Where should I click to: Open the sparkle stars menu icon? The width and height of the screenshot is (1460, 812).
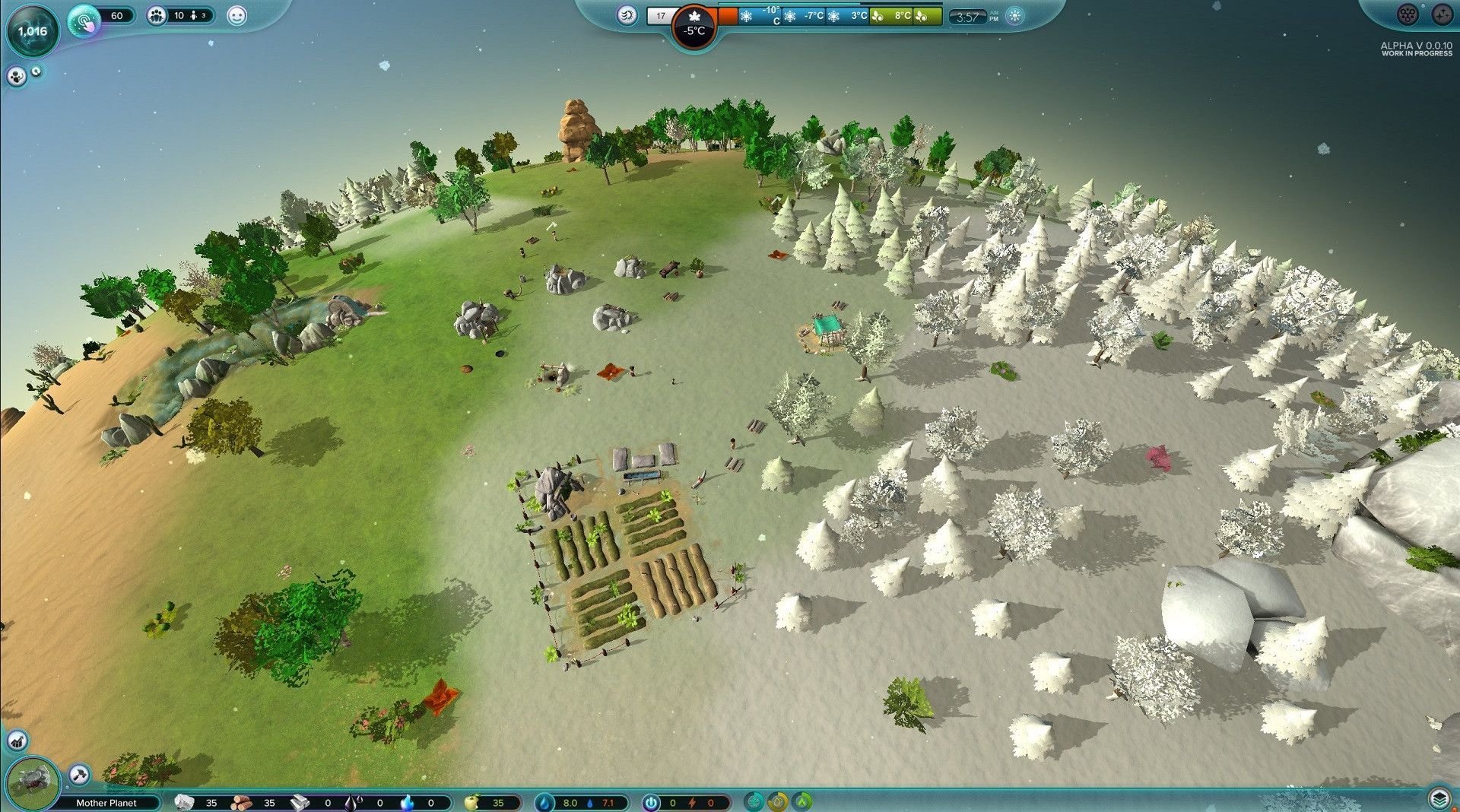1442,14
